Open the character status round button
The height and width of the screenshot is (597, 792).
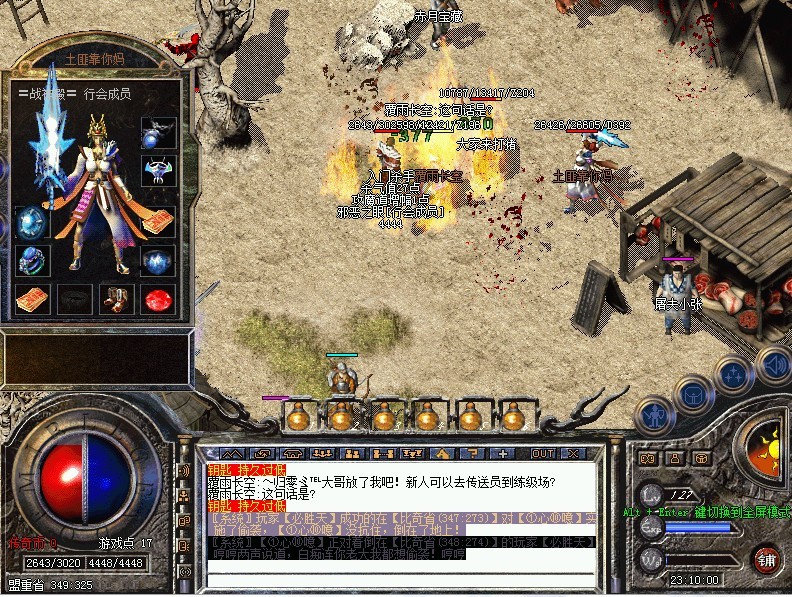pos(655,414)
